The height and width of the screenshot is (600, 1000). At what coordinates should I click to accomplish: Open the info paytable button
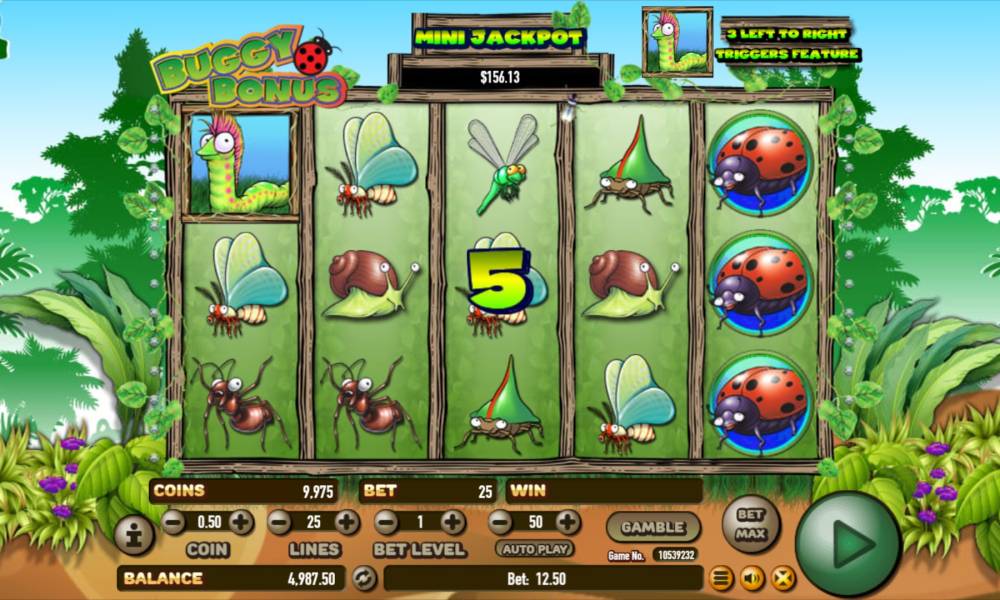pyautogui.click(x=133, y=535)
